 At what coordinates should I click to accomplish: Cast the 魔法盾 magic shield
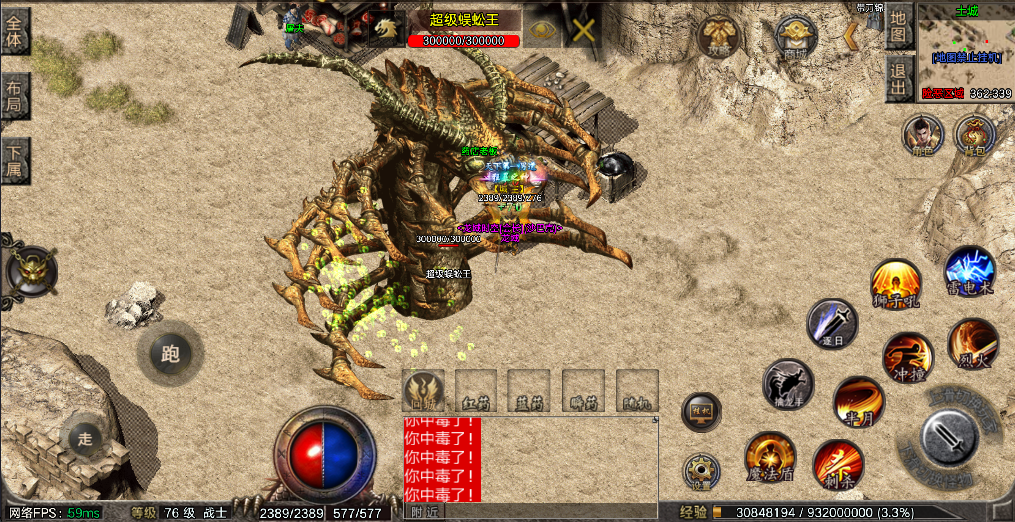click(770, 458)
